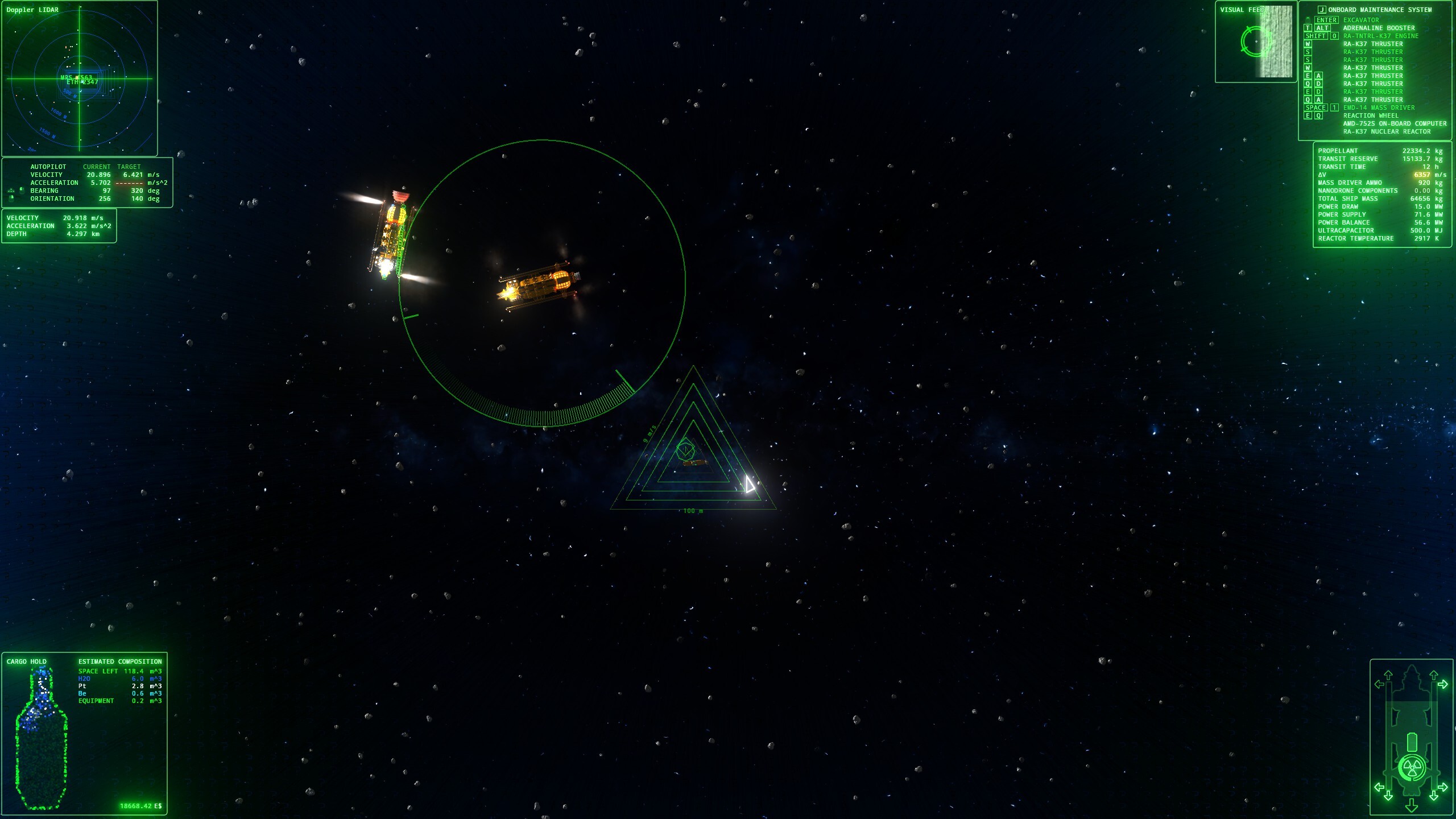
Task: Click the main engine arrow at diagram bottom
Action: tap(1411, 805)
